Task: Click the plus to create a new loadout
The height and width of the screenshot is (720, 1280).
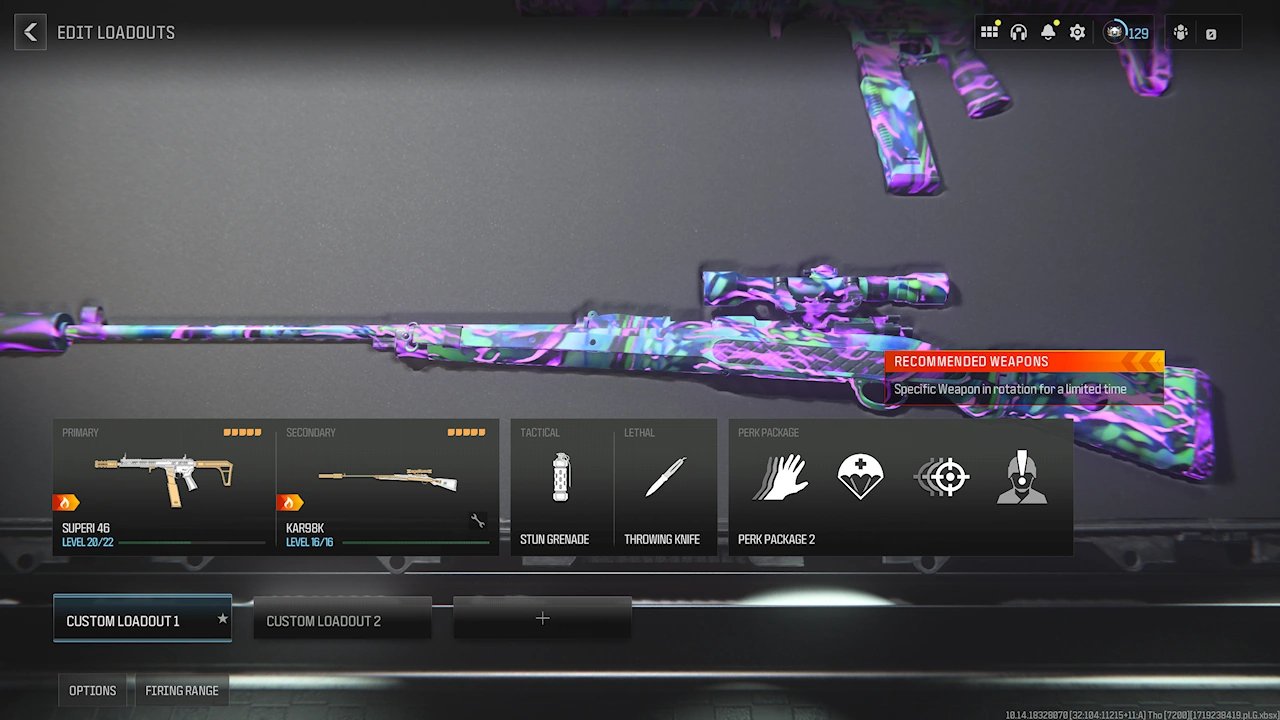Action: click(x=542, y=618)
